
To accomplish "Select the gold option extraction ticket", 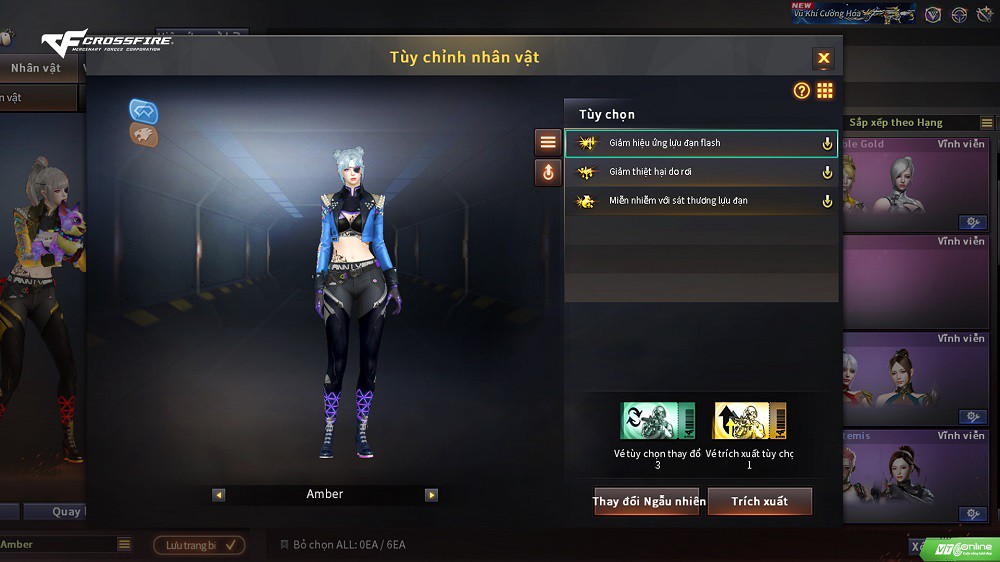I will [x=749, y=421].
